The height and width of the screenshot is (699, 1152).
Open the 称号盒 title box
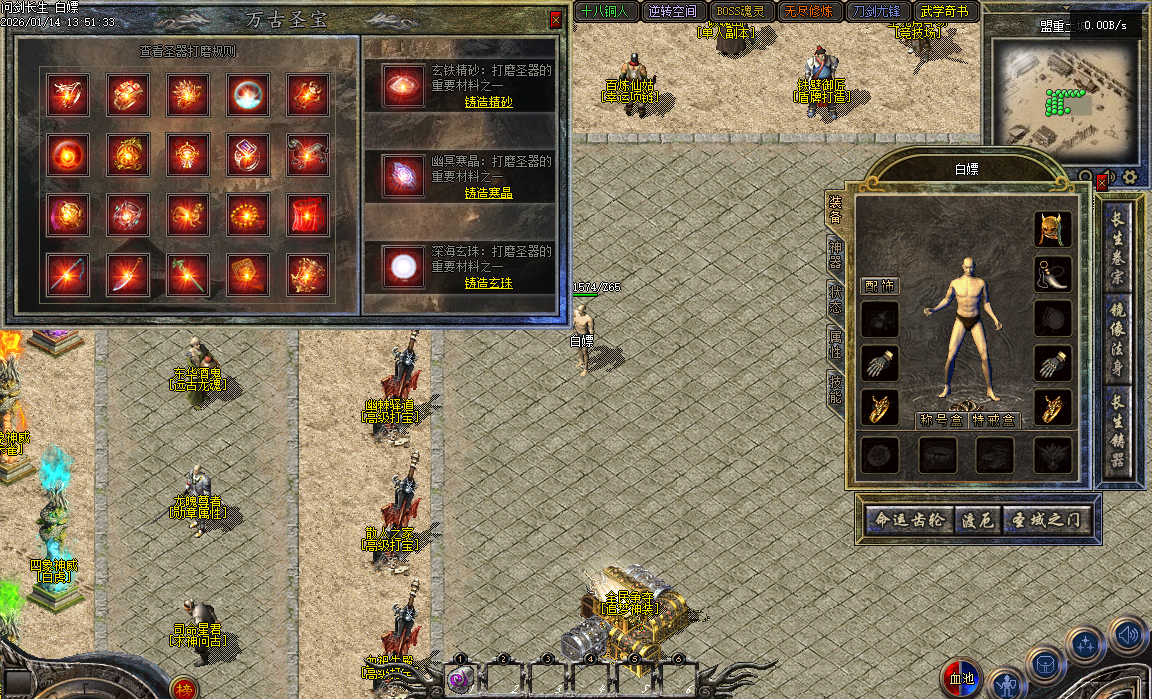940,421
